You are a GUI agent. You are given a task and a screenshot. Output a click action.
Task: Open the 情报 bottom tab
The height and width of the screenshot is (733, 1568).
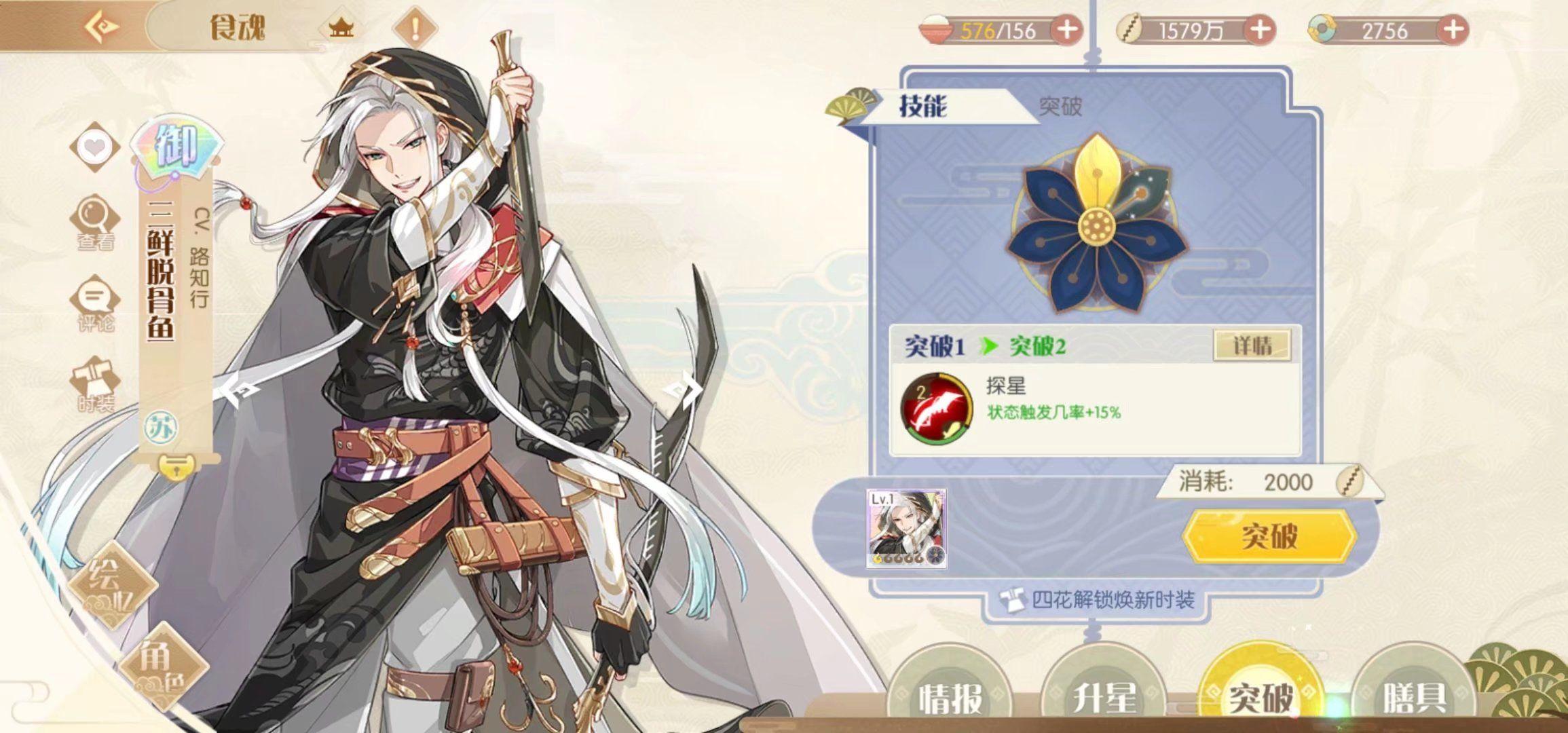point(950,696)
